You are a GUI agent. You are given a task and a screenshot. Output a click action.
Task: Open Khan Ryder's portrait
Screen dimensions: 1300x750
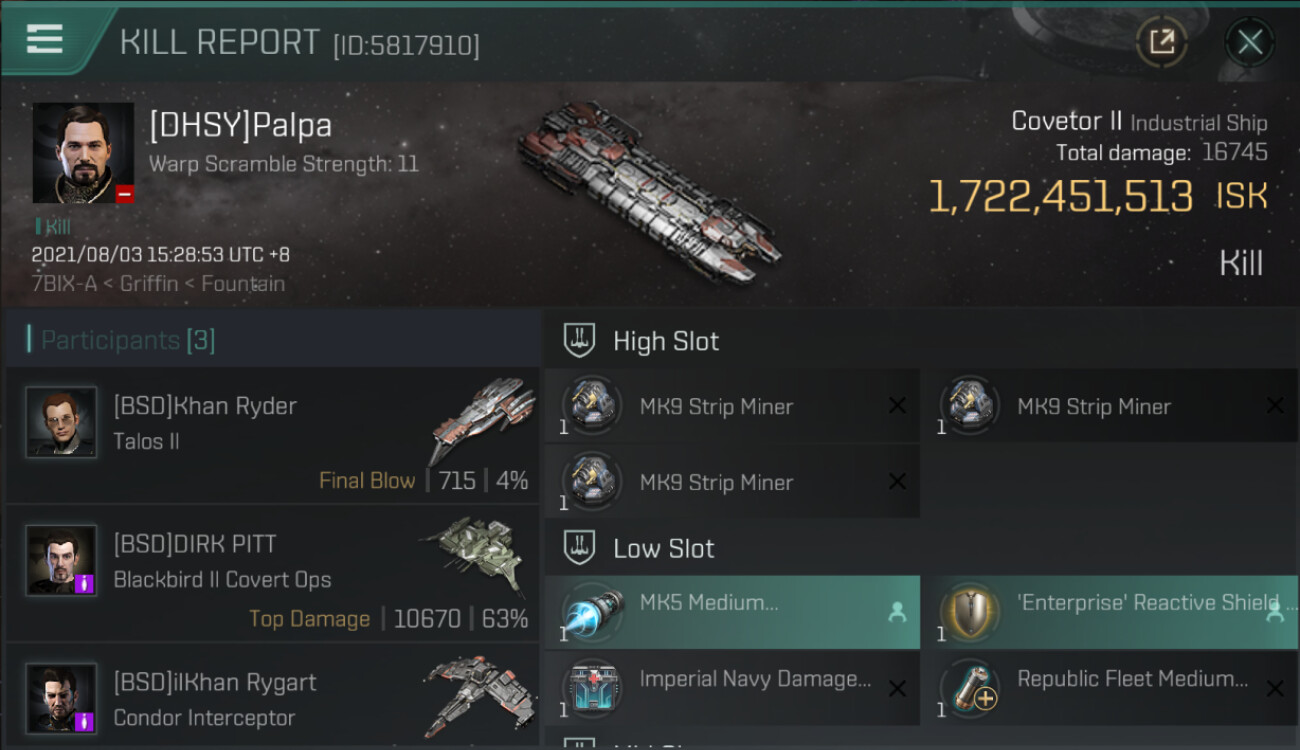[61, 423]
